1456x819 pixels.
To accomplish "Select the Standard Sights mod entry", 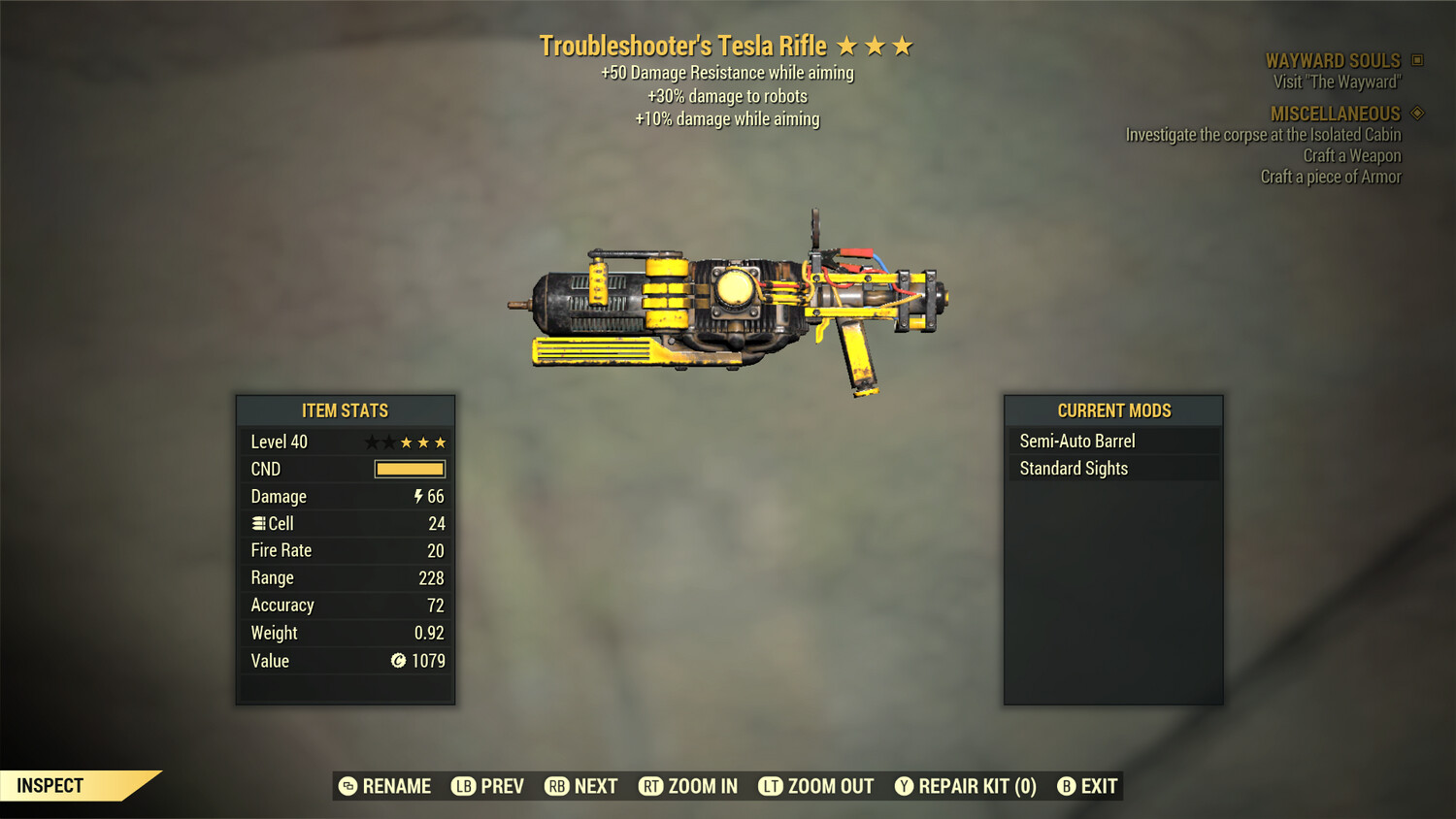I will click(1073, 468).
